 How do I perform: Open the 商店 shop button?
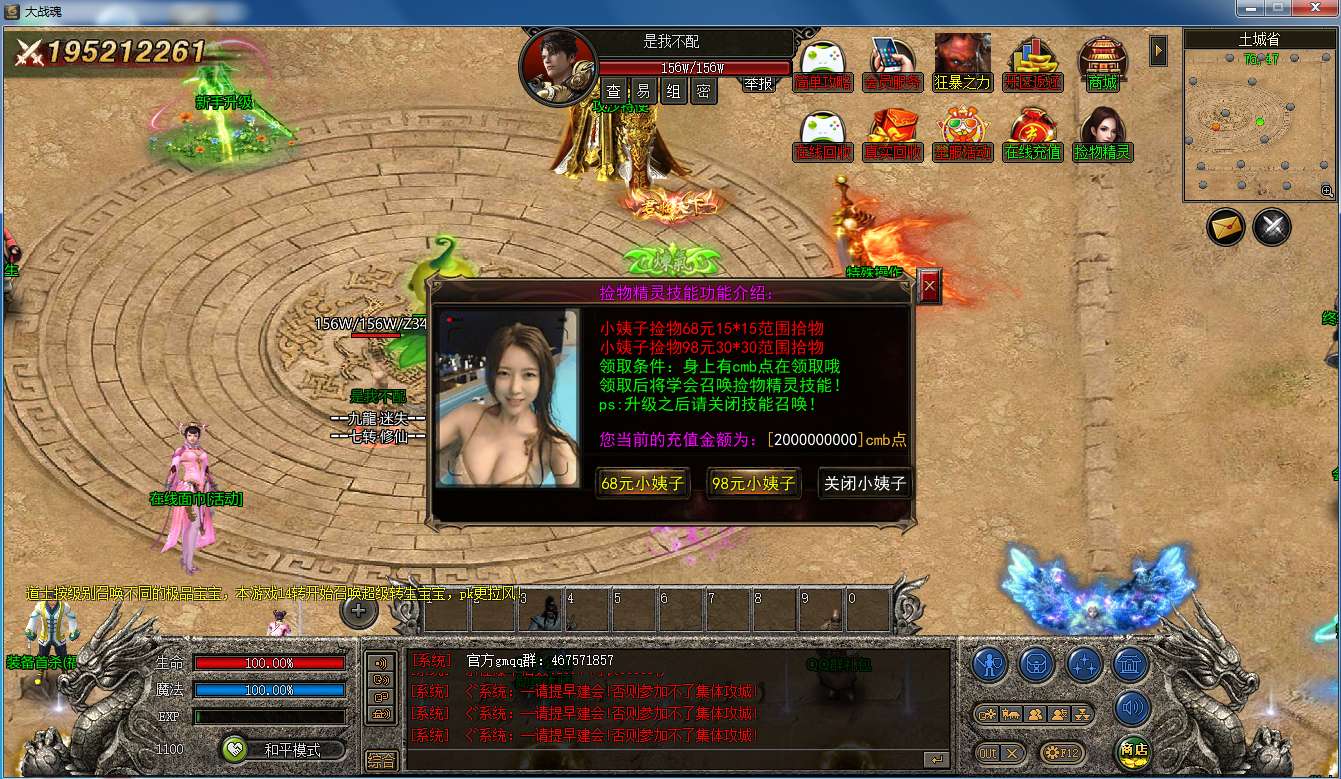1133,750
